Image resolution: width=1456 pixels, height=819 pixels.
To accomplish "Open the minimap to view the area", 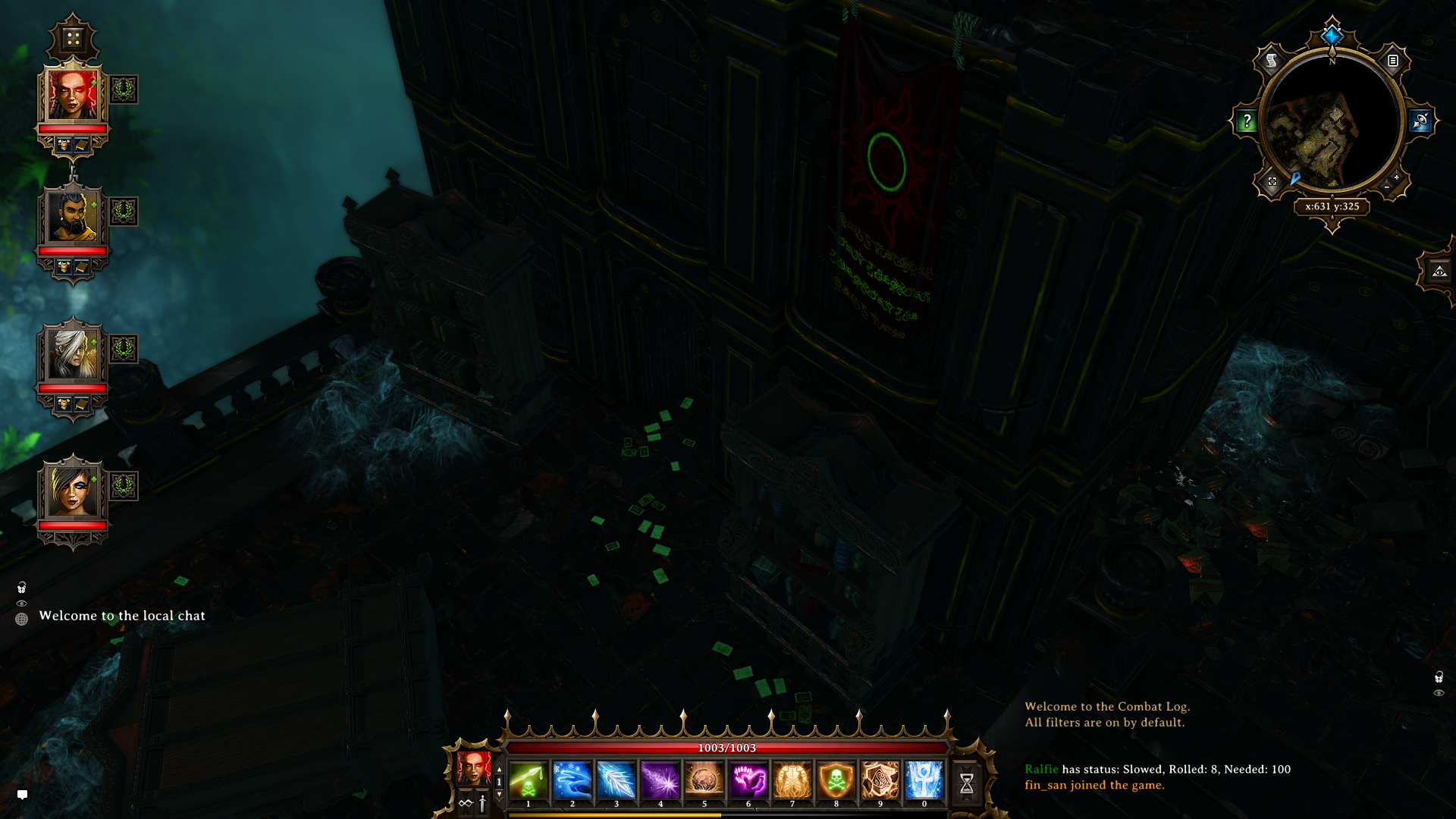I will 1332,124.
